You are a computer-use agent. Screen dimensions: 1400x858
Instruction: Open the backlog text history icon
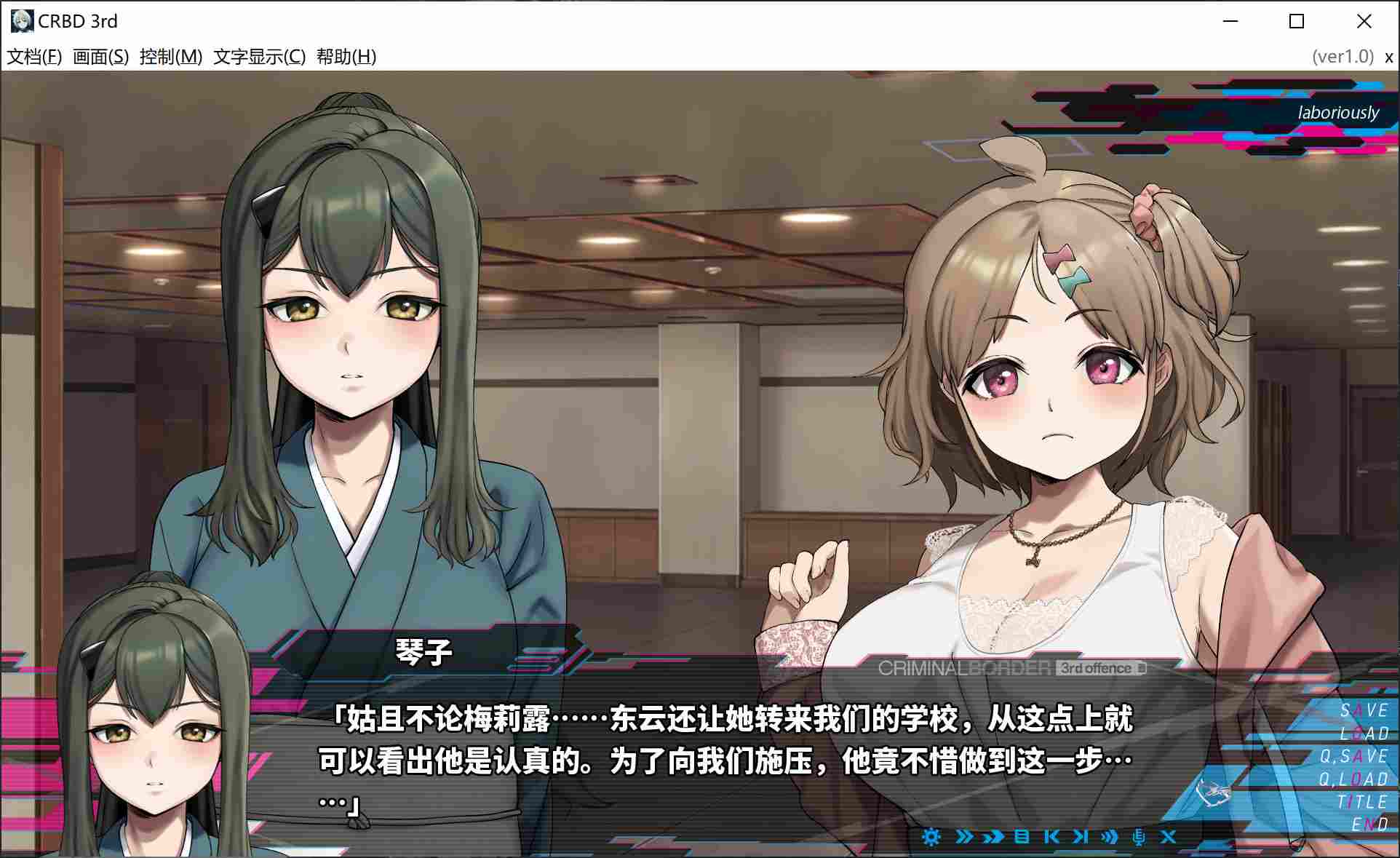tap(1022, 837)
